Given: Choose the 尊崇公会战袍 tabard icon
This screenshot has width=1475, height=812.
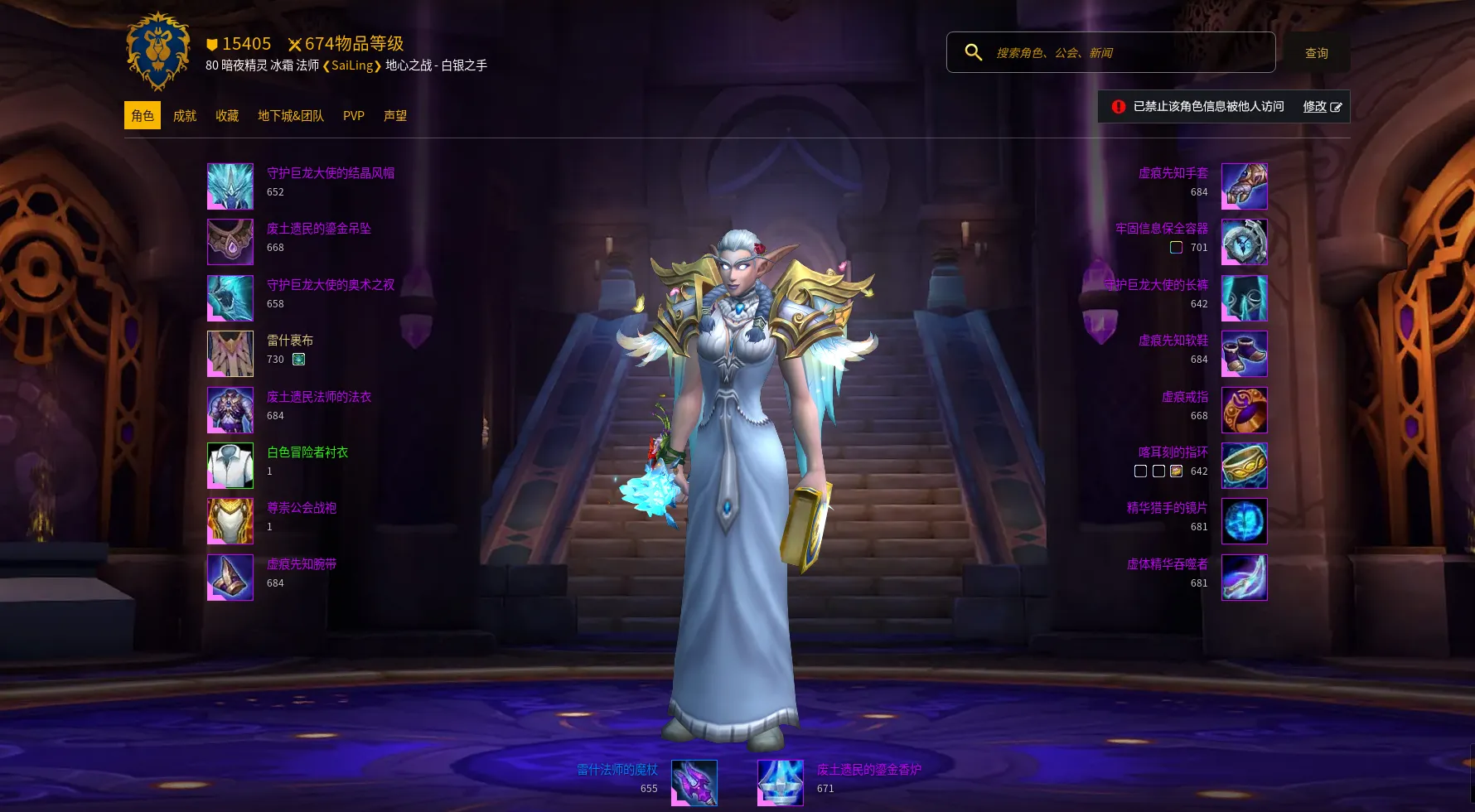Looking at the screenshot, I should [230, 521].
